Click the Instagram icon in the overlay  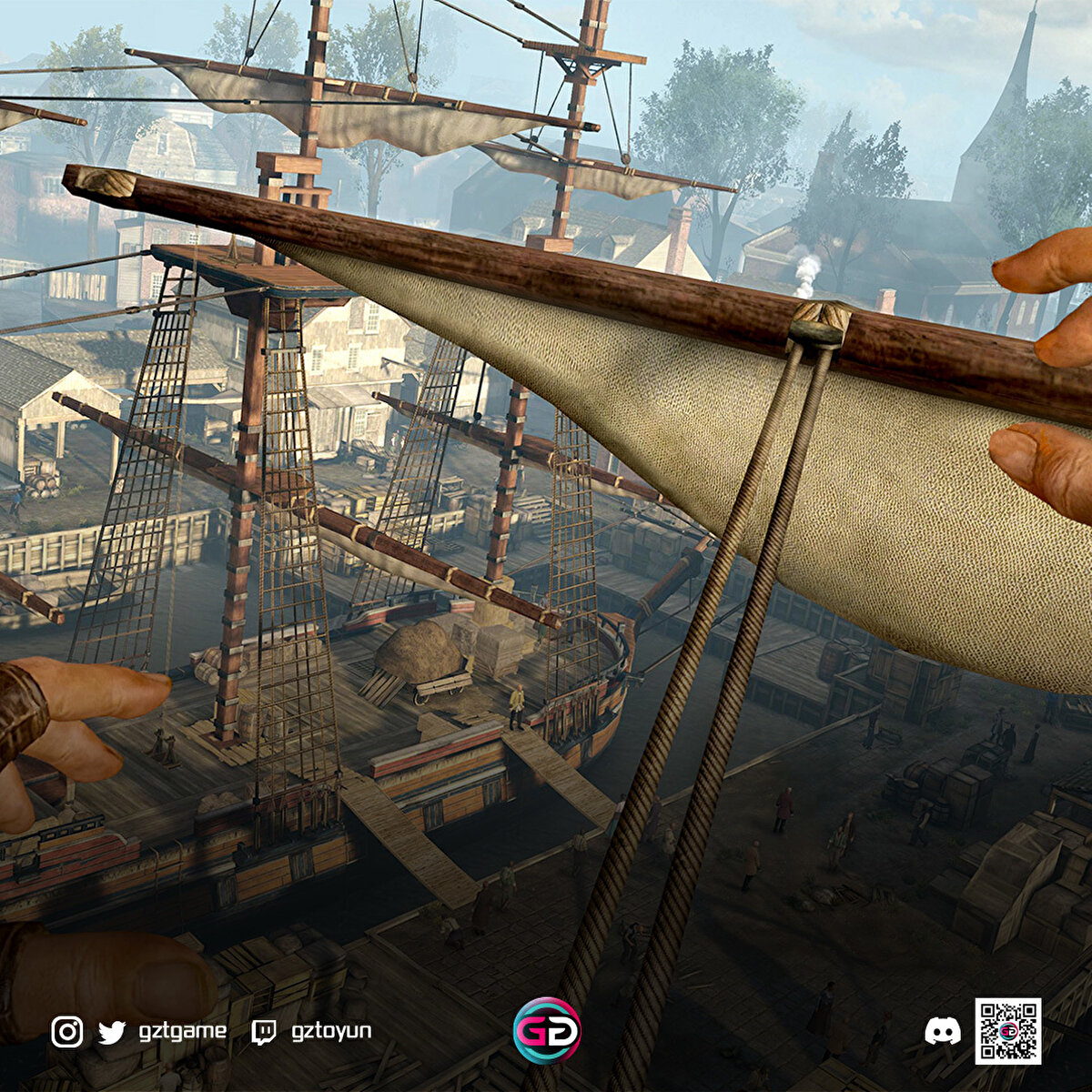click(x=66, y=1032)
